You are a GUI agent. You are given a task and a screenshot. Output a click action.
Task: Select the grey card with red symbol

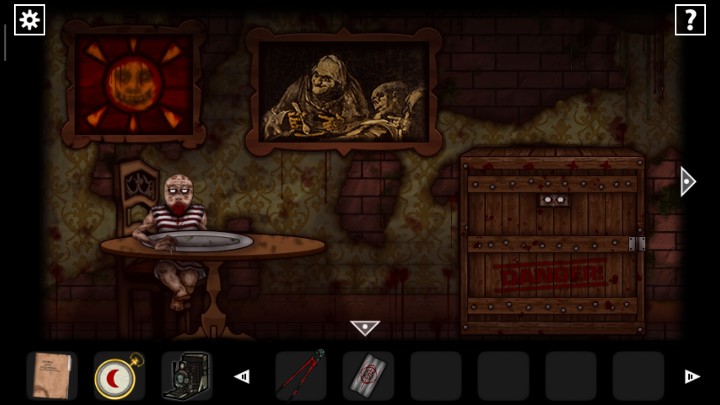[x=368, y=376]
